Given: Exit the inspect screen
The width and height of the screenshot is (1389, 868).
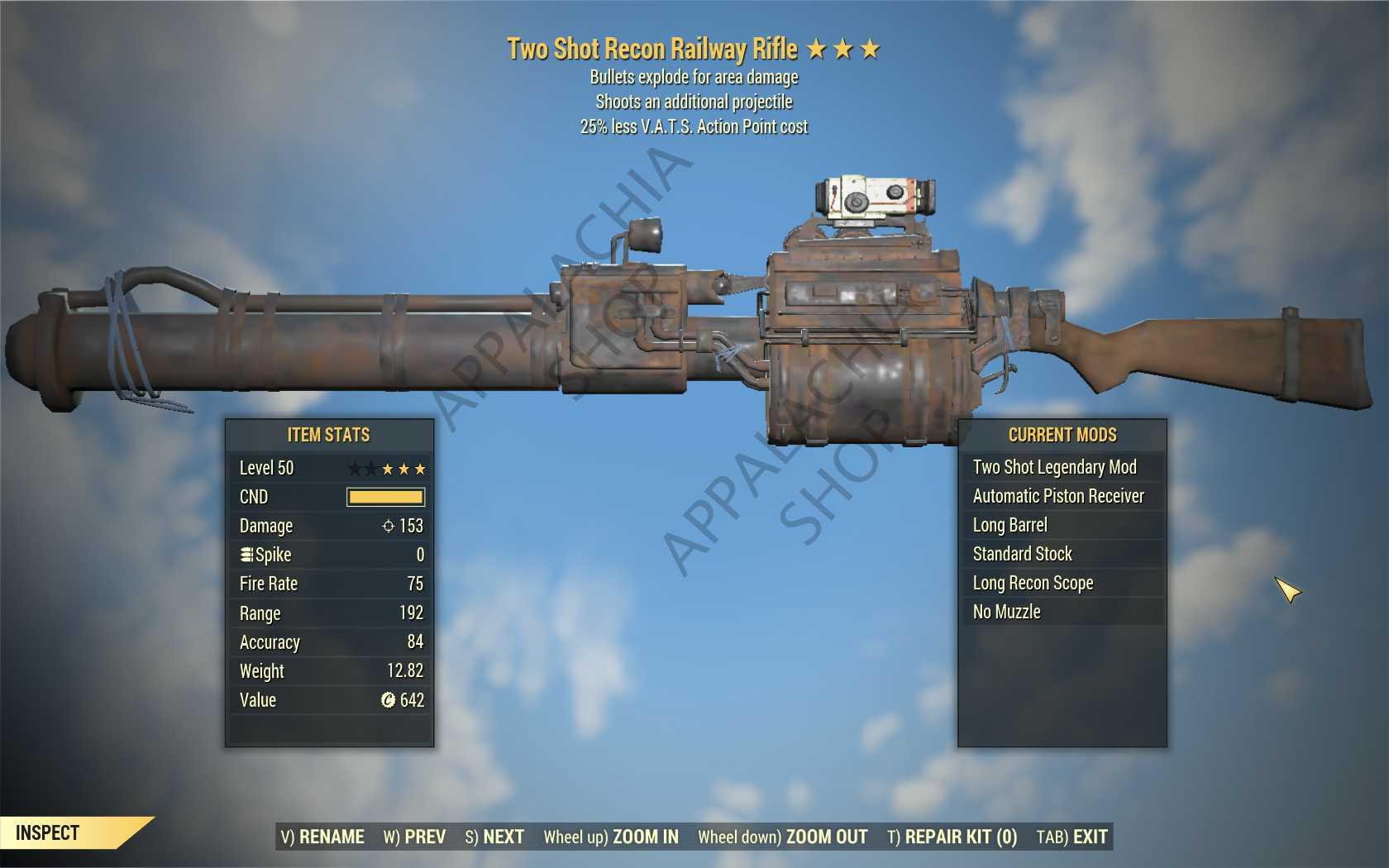Looking at the screenshot, I should (1072, 837).
